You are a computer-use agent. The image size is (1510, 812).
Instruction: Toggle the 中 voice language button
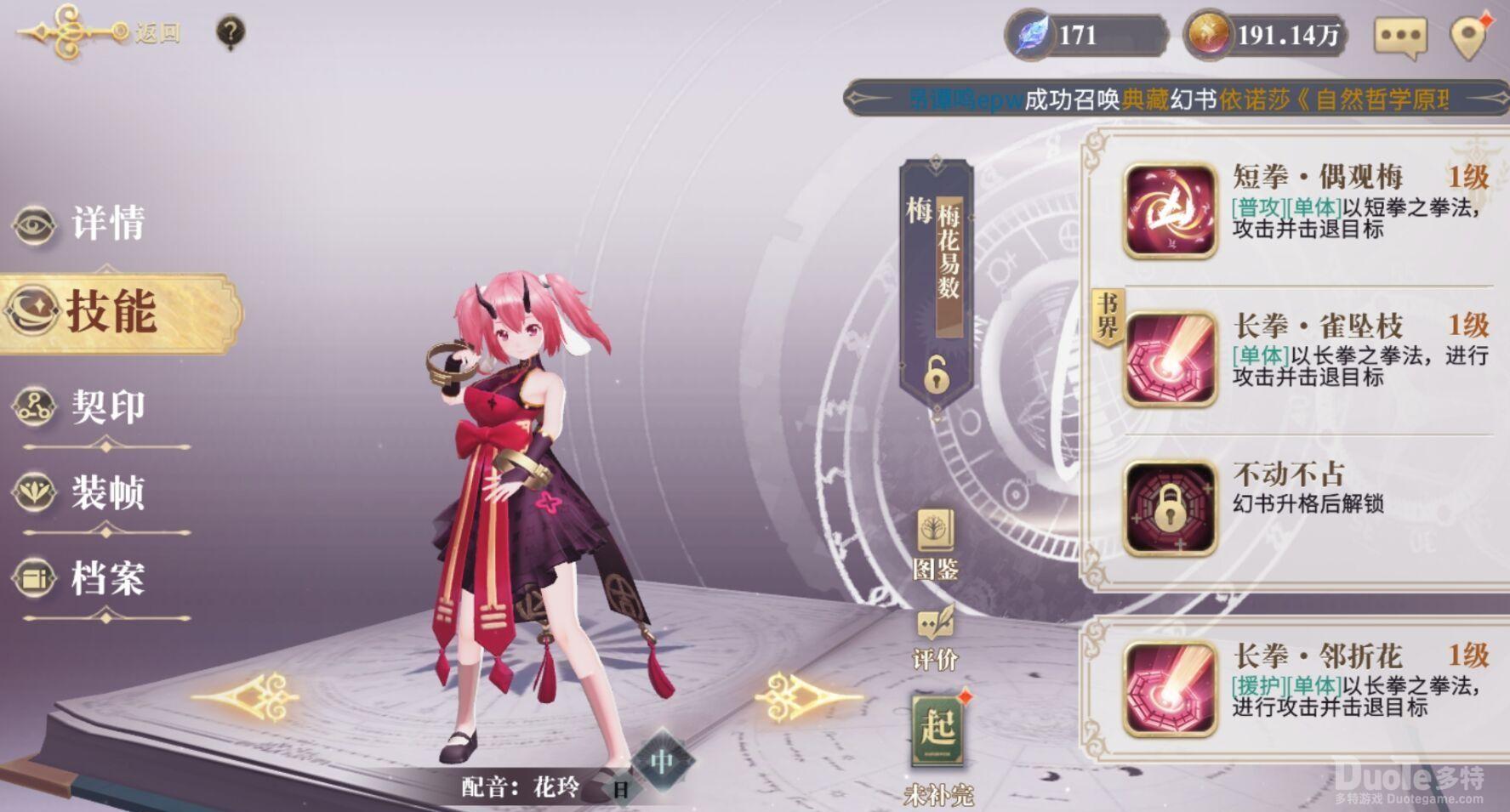(663, 762)
